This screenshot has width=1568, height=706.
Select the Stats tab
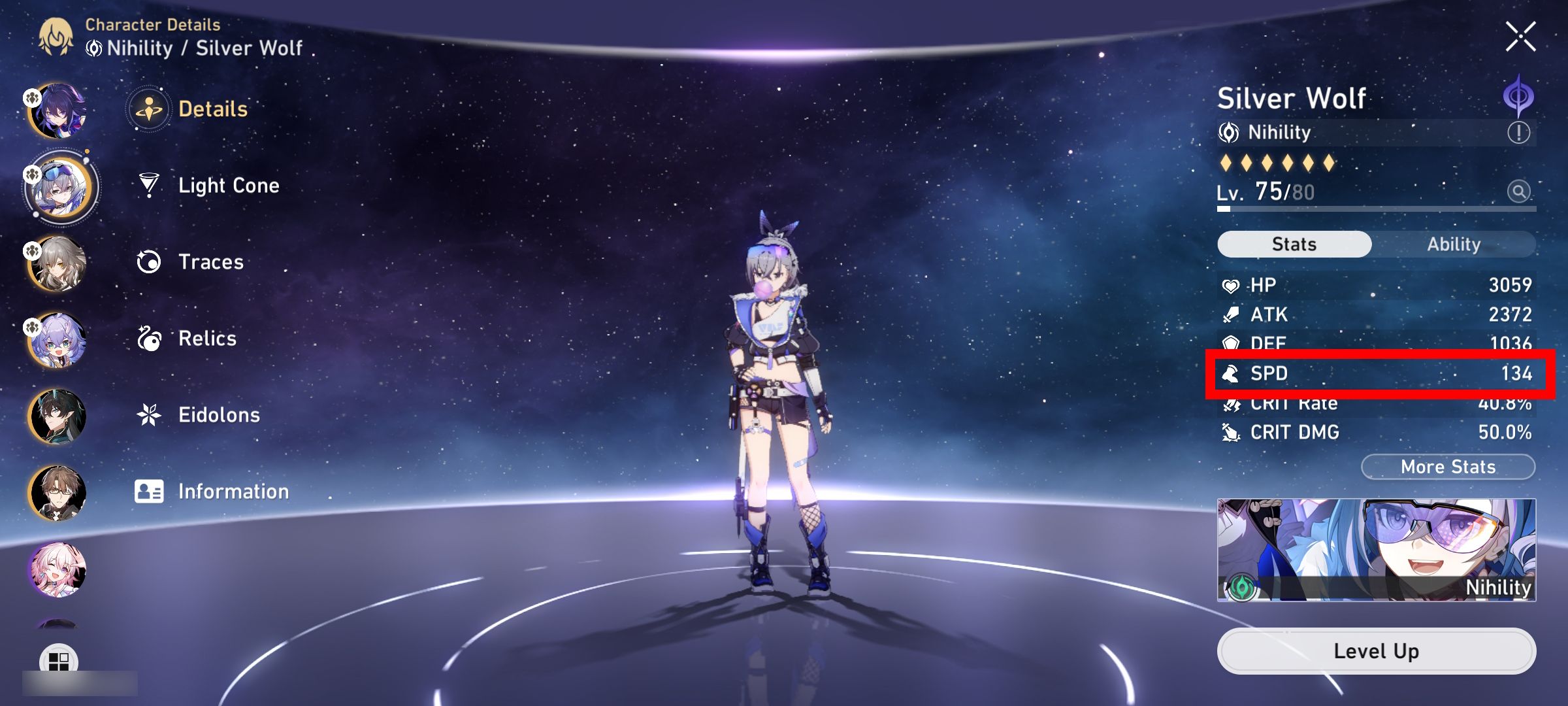pos(1293,244)
